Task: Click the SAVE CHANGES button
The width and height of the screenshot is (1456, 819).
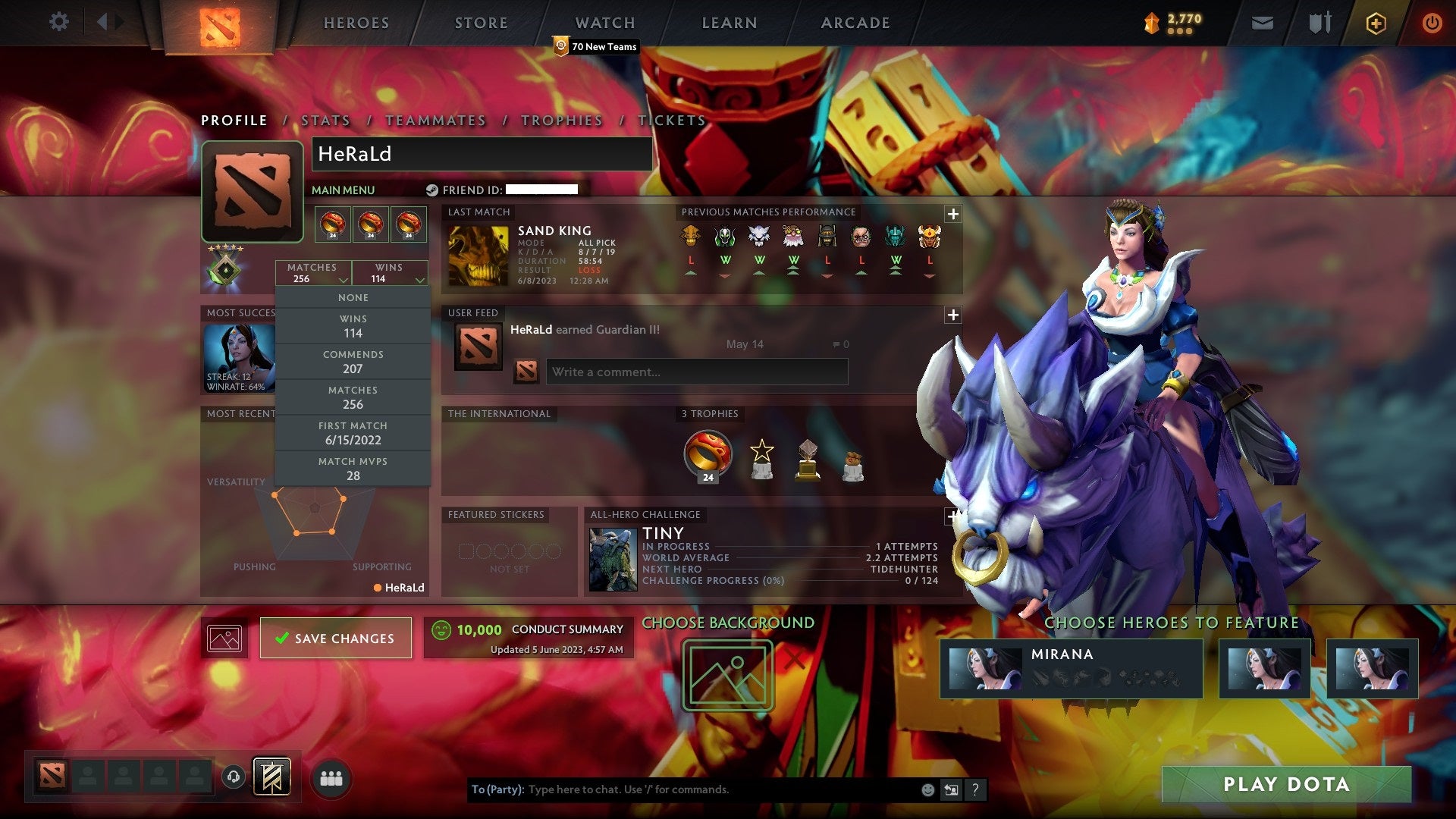Action: coord(336,638)
